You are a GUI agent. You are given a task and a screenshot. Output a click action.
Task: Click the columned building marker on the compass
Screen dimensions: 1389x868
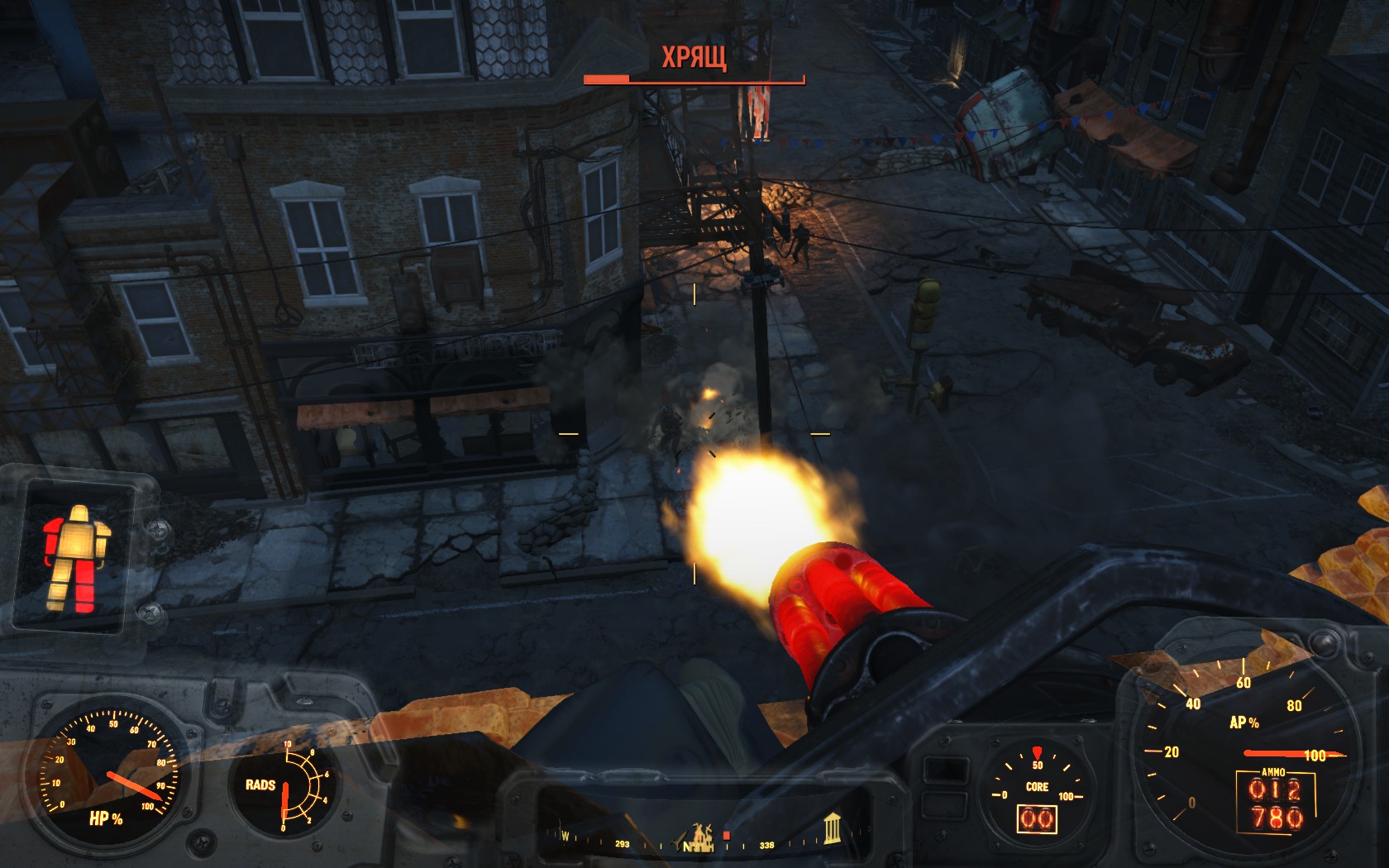click(x=833, y=827)
